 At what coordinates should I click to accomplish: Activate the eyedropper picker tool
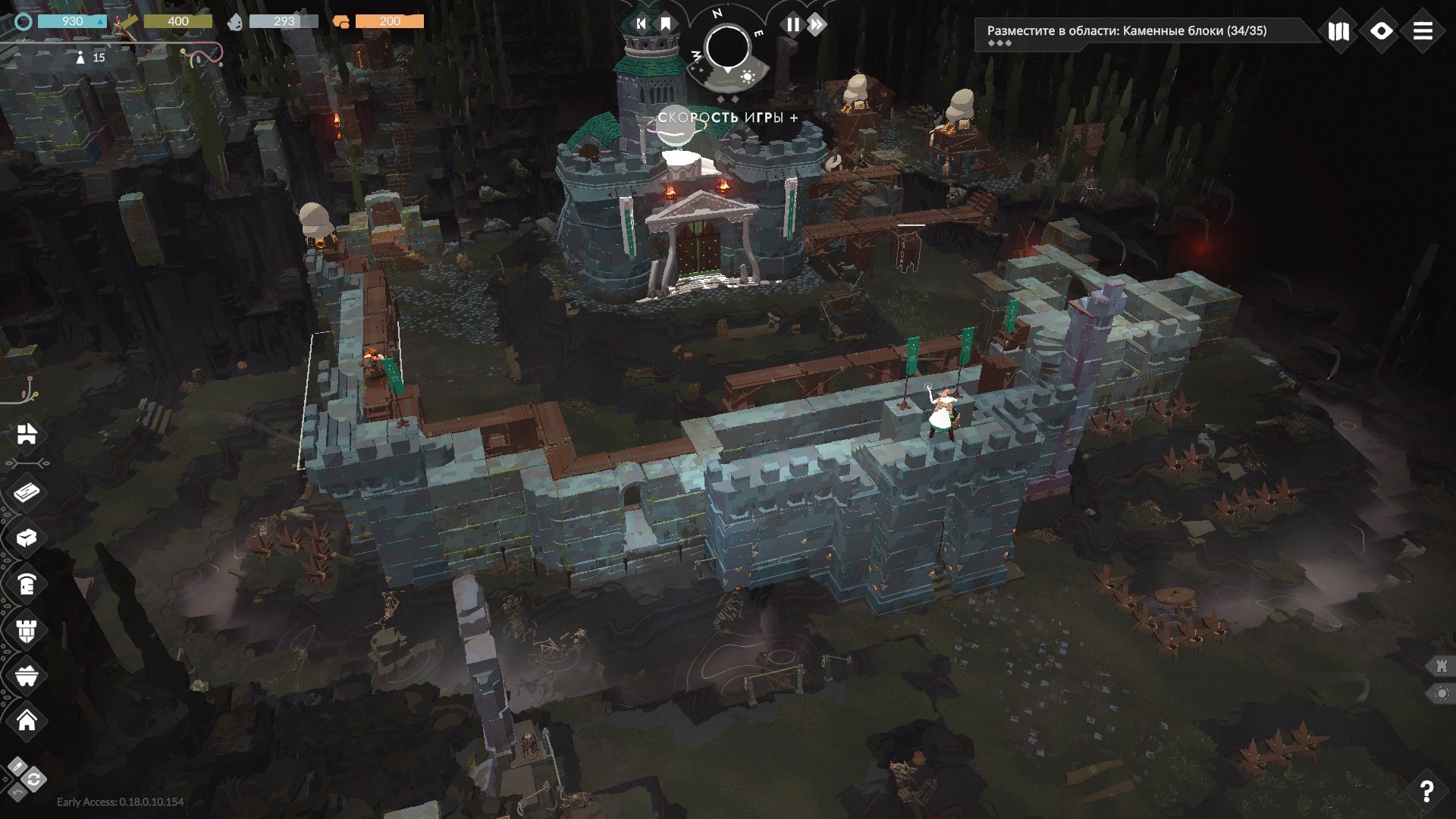(17, 766)
